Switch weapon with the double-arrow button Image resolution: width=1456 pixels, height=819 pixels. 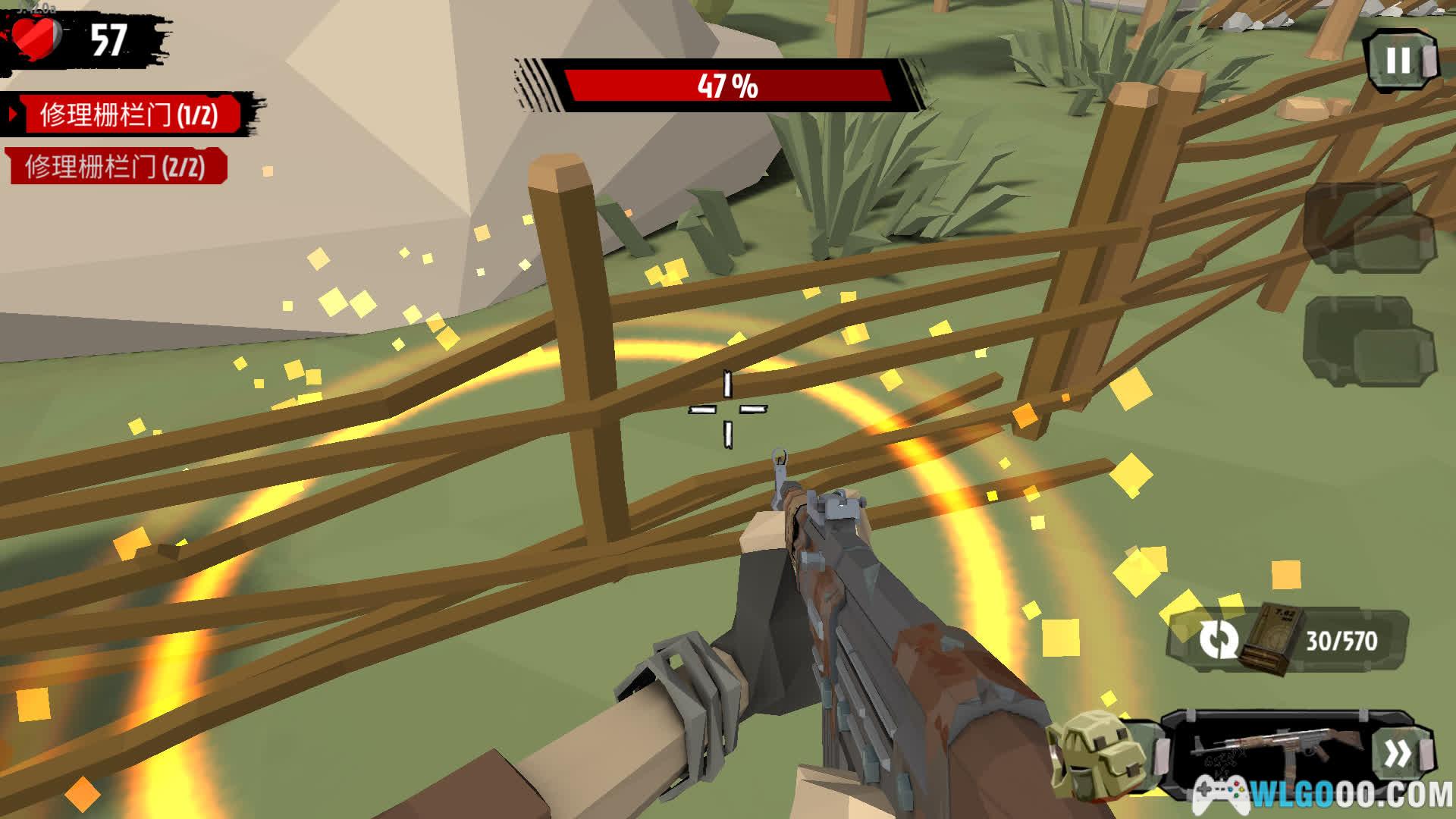pos(1399,754)
